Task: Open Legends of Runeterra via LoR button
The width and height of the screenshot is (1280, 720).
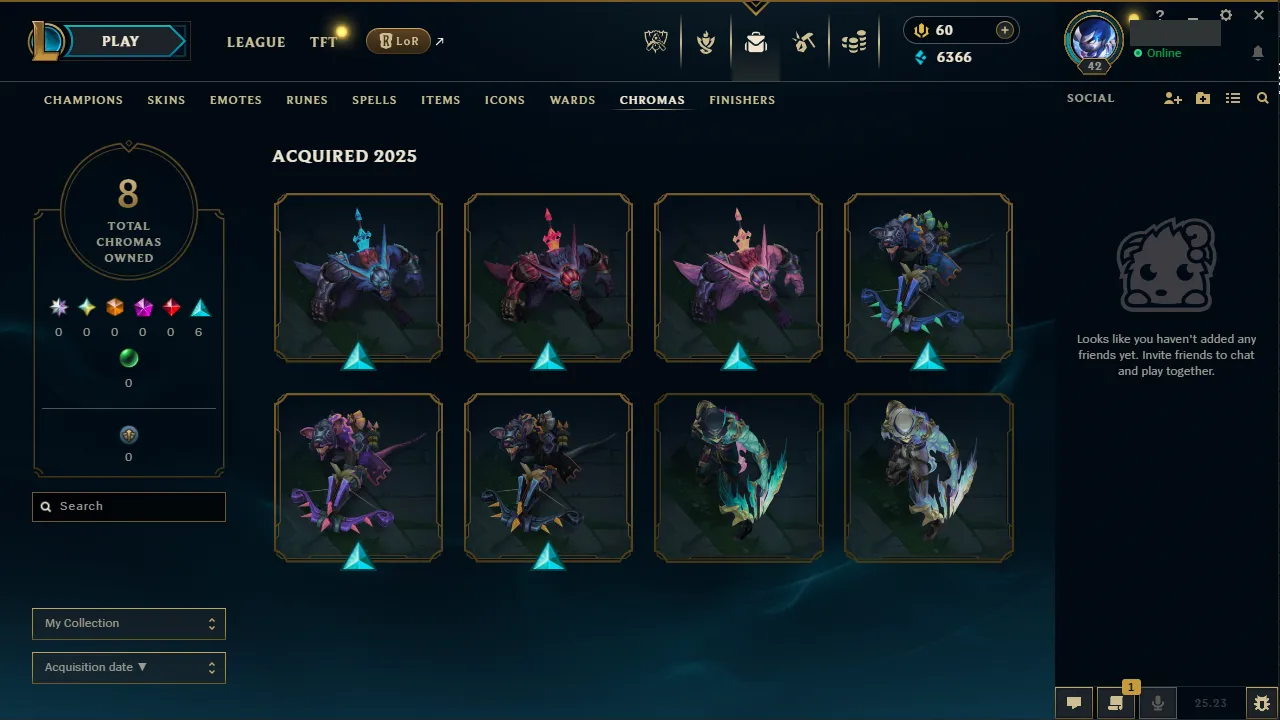Action: [x=398, y=41]
